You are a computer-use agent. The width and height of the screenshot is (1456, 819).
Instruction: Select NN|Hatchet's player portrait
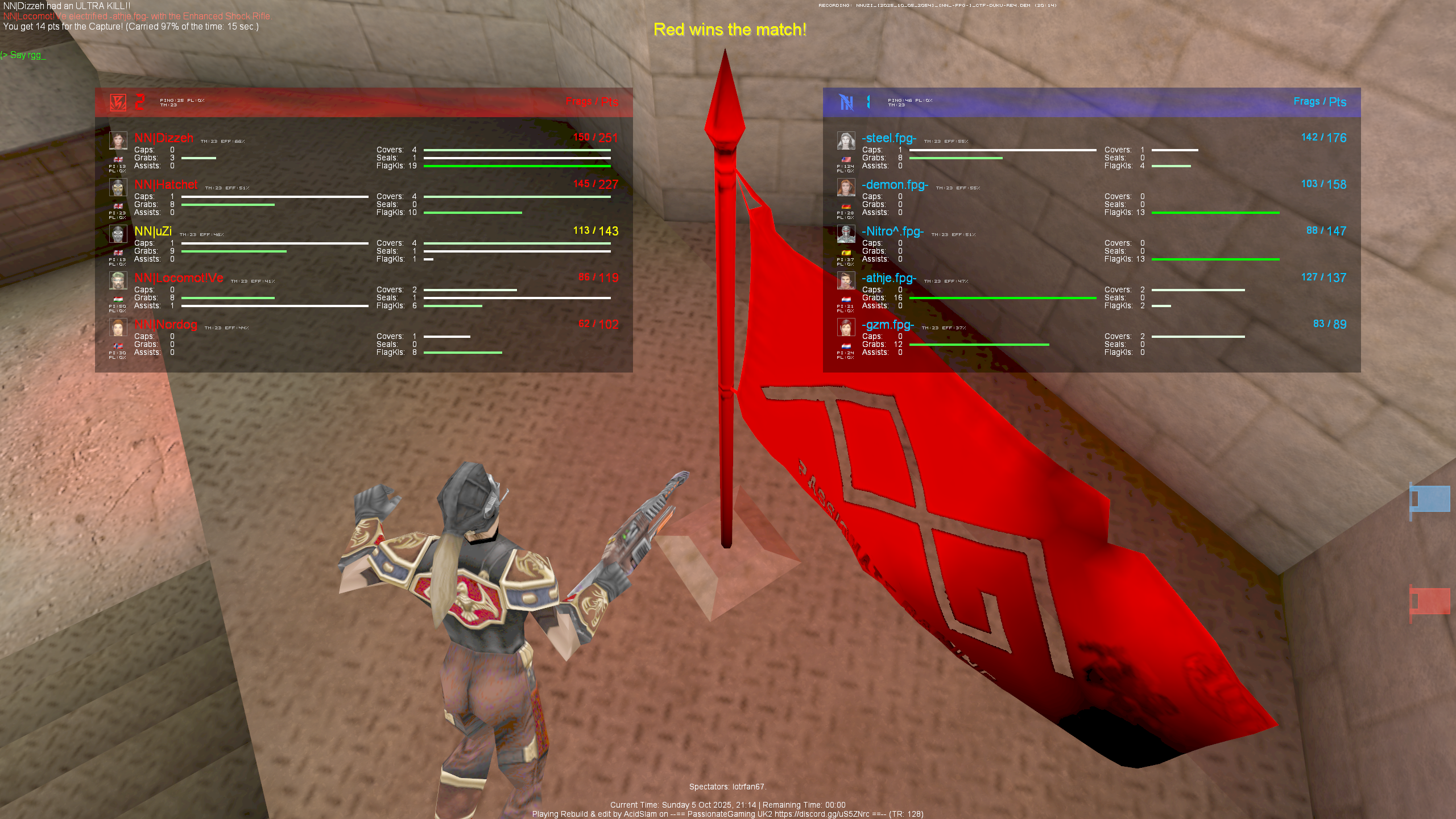tap(118, 187)
